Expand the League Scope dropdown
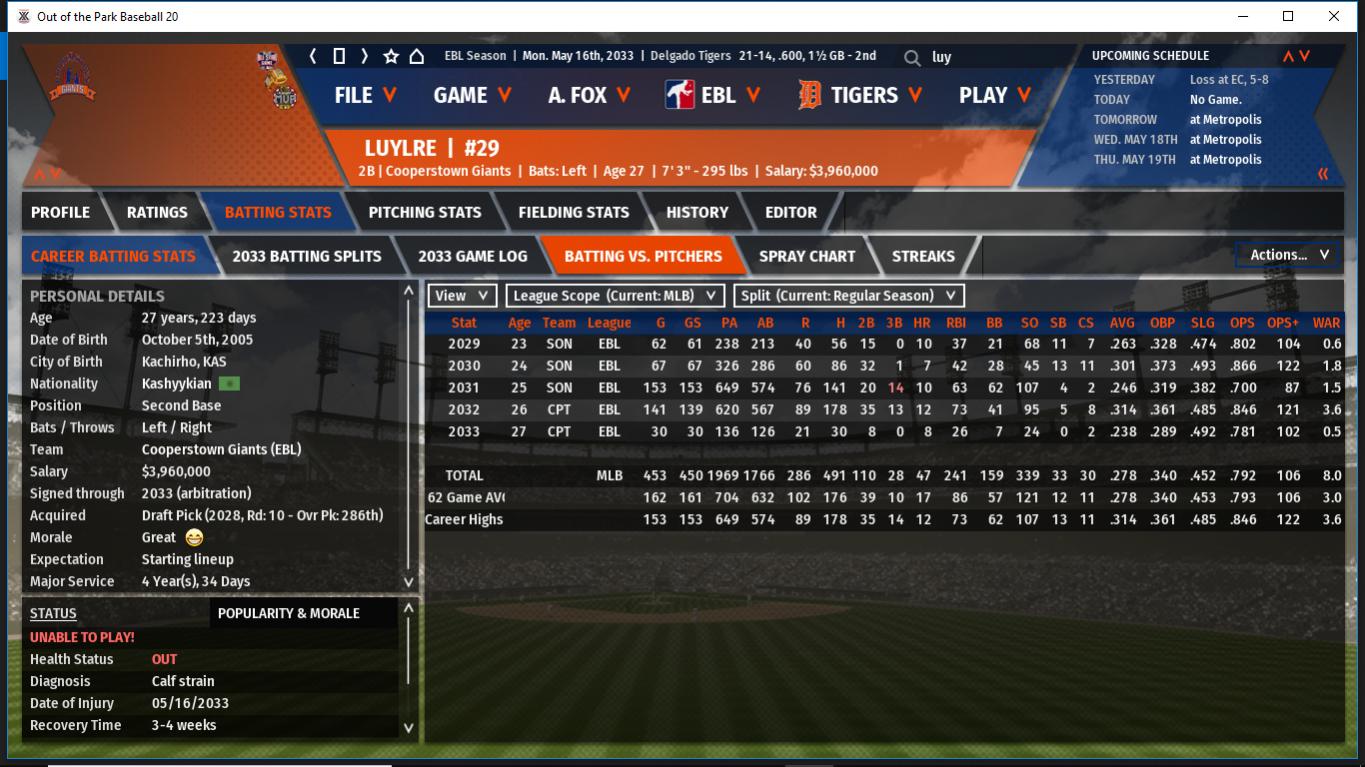The width and height of the screenshot is (1365, 767). point(615,296)
